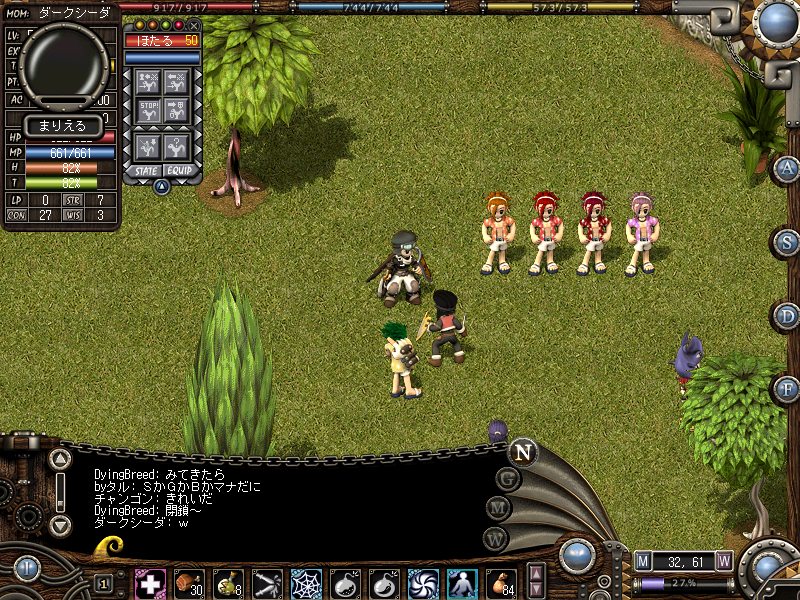Use the pouch item with 84 count
Screen dimensions: 800x600
501,583
